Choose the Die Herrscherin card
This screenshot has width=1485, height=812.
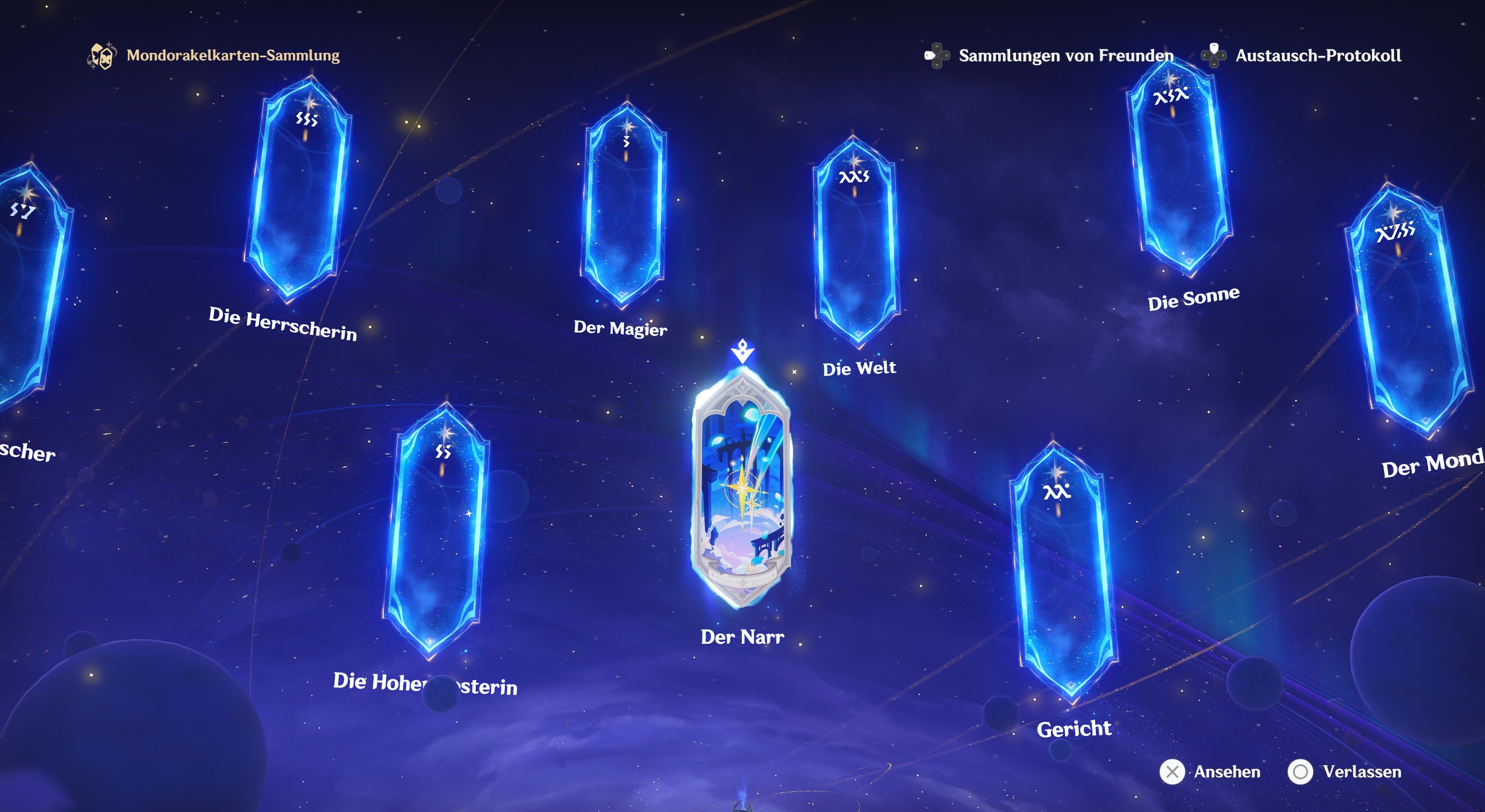click(298, 190)
